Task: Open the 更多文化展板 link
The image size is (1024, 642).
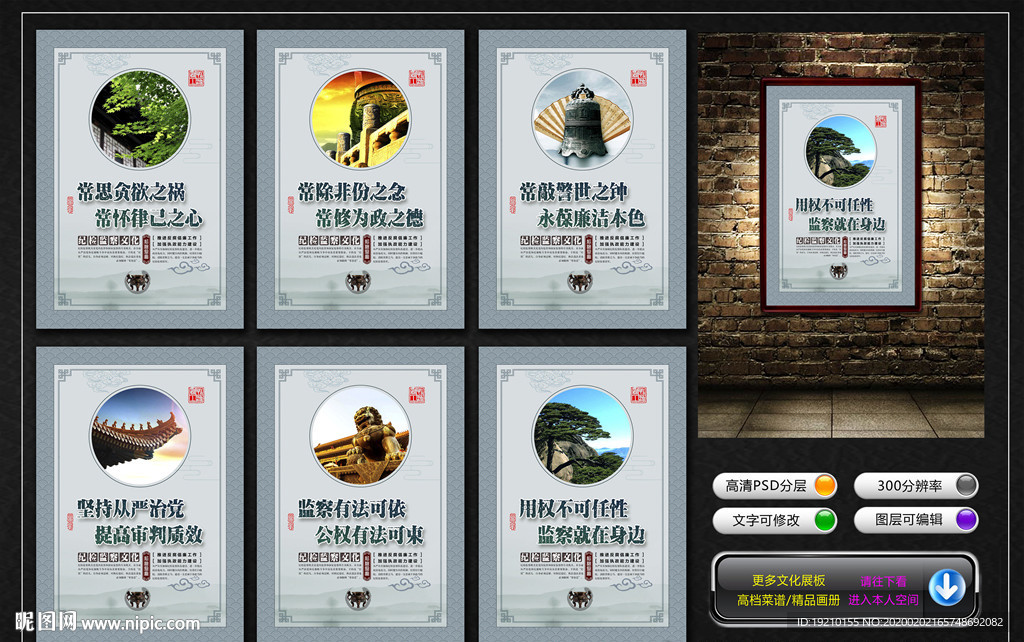Action: pyautogui.click(x=788, y=580)
